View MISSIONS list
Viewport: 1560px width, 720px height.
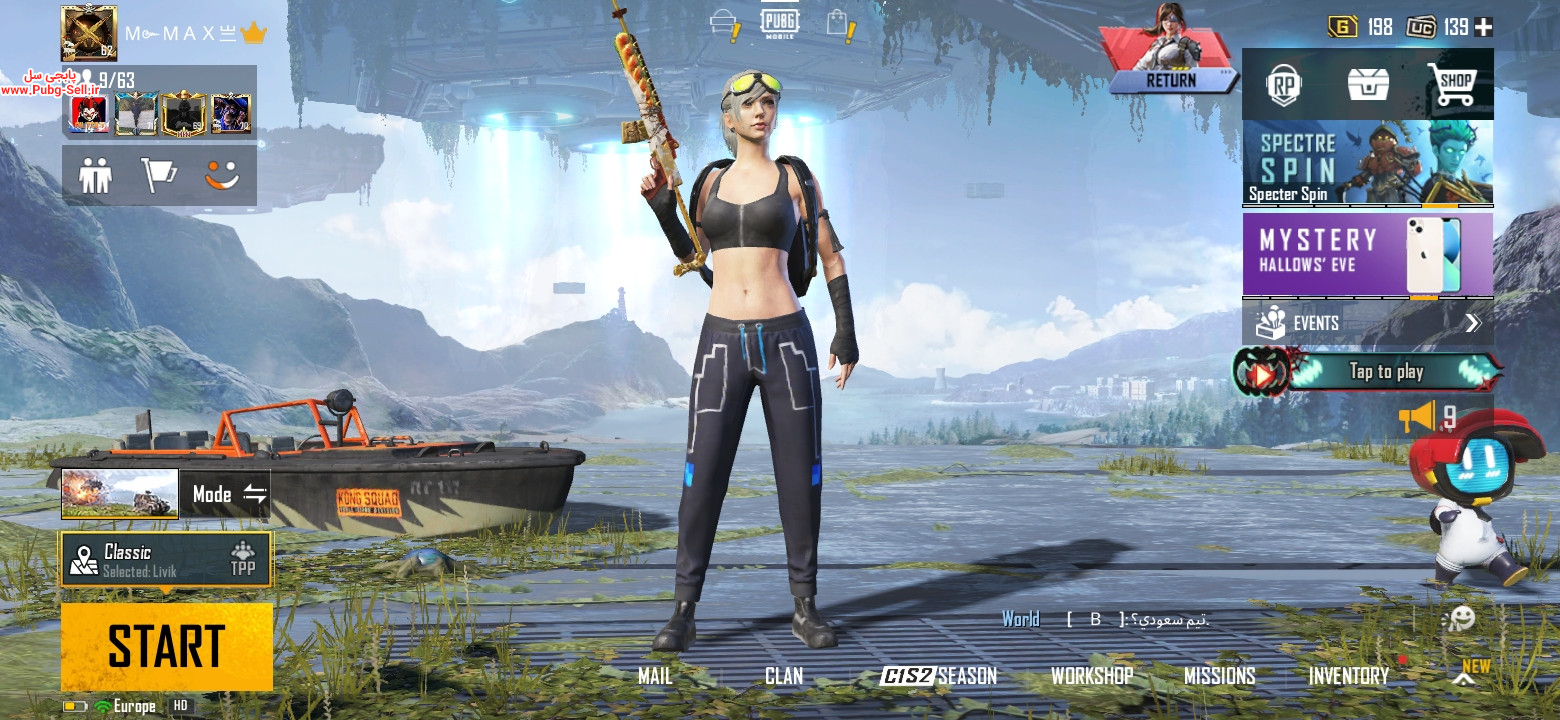(1219, 676)
